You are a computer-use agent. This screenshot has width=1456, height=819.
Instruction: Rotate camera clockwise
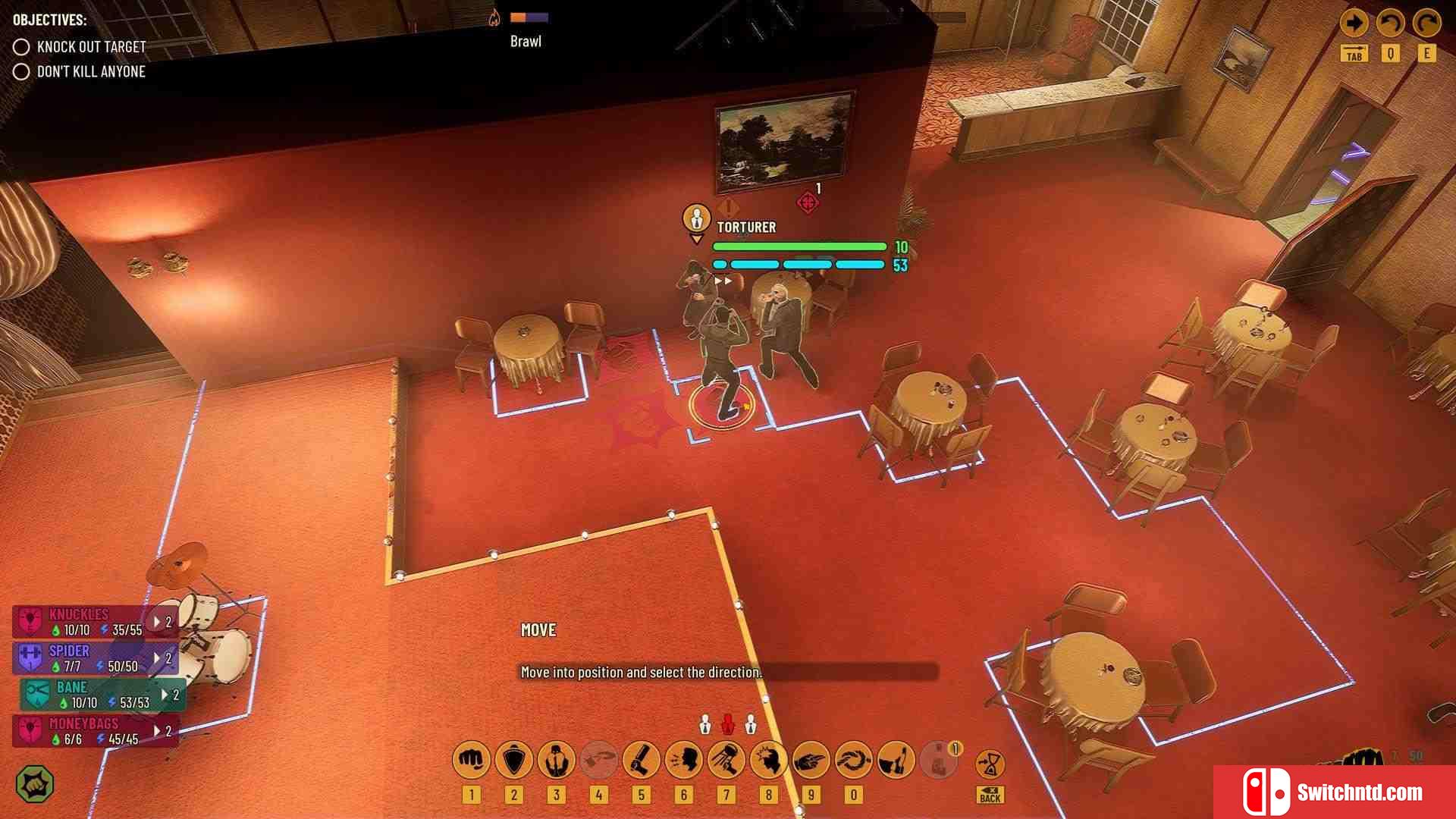(1426, 24)
